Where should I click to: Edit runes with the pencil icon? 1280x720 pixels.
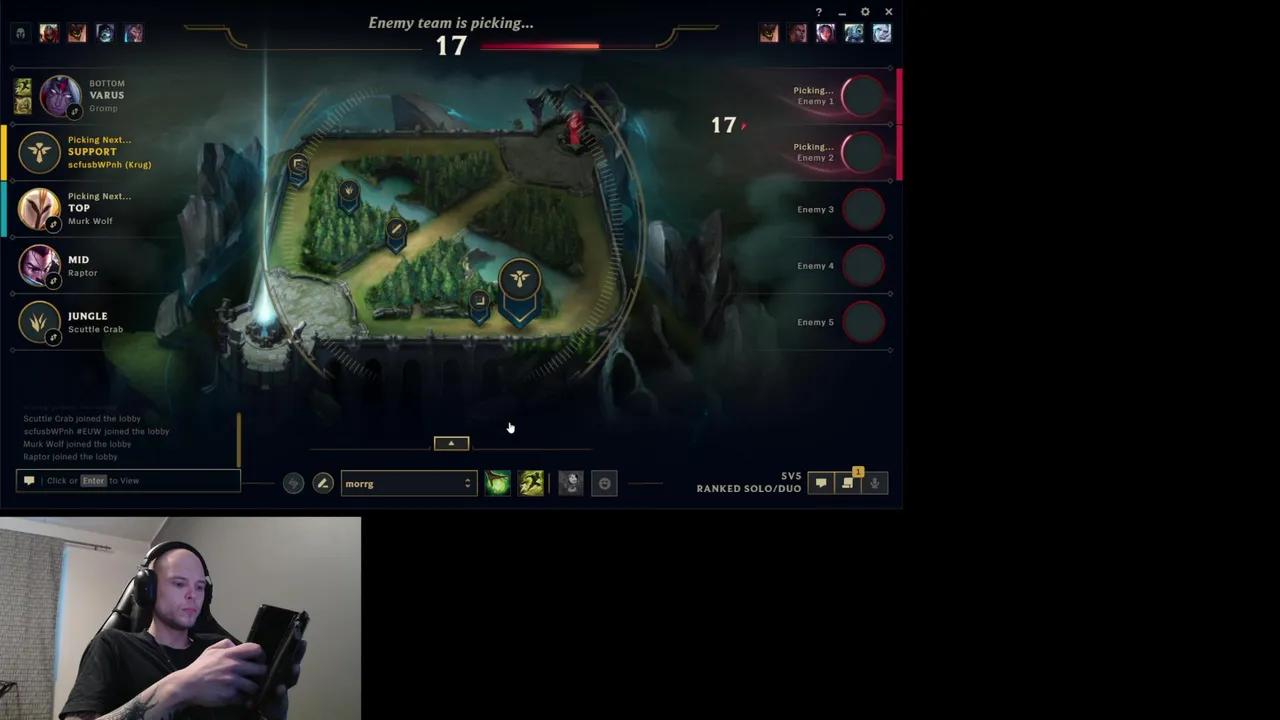(x=322, y=483)
